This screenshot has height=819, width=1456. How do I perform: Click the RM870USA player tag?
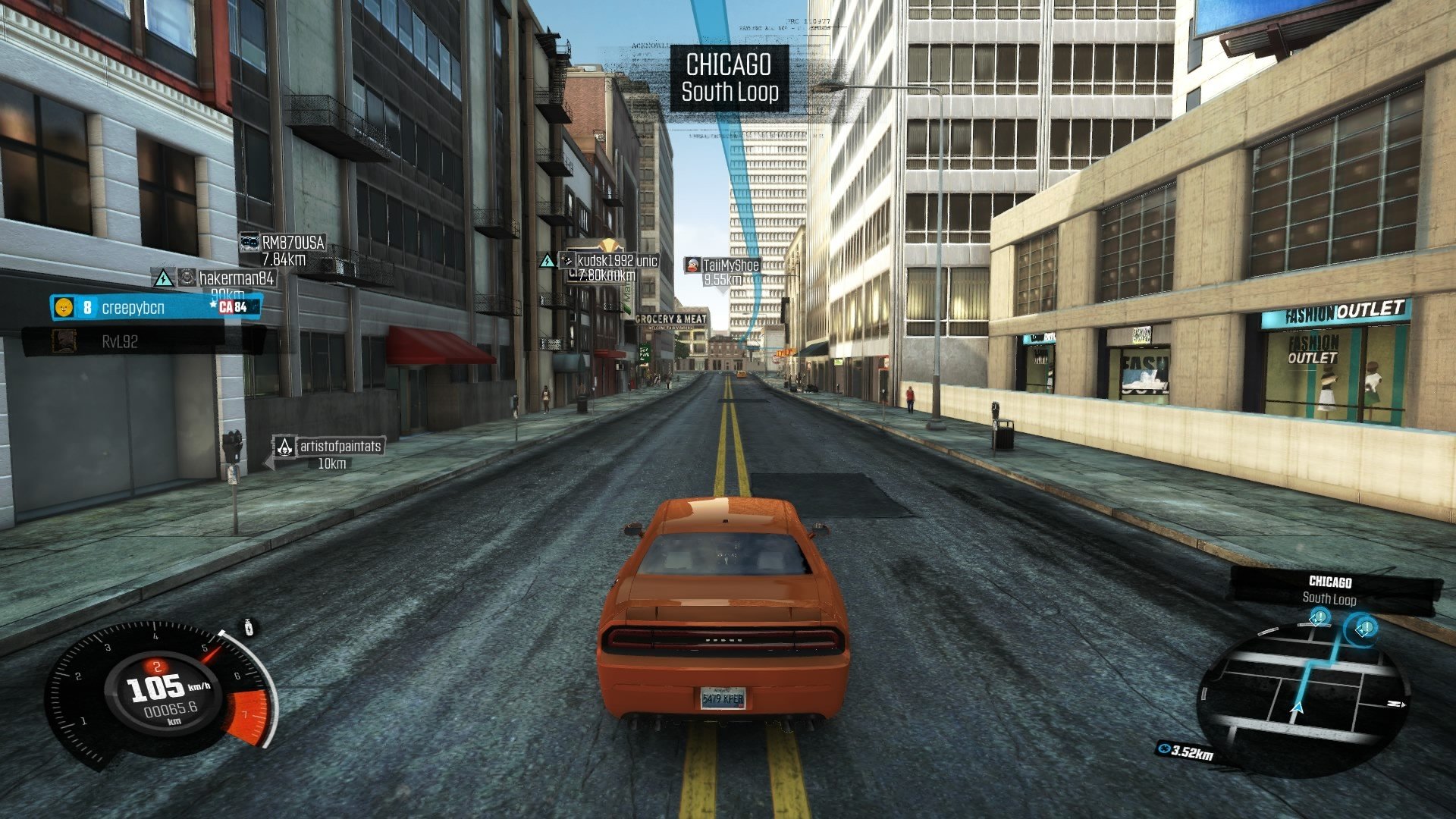point(292,243)
